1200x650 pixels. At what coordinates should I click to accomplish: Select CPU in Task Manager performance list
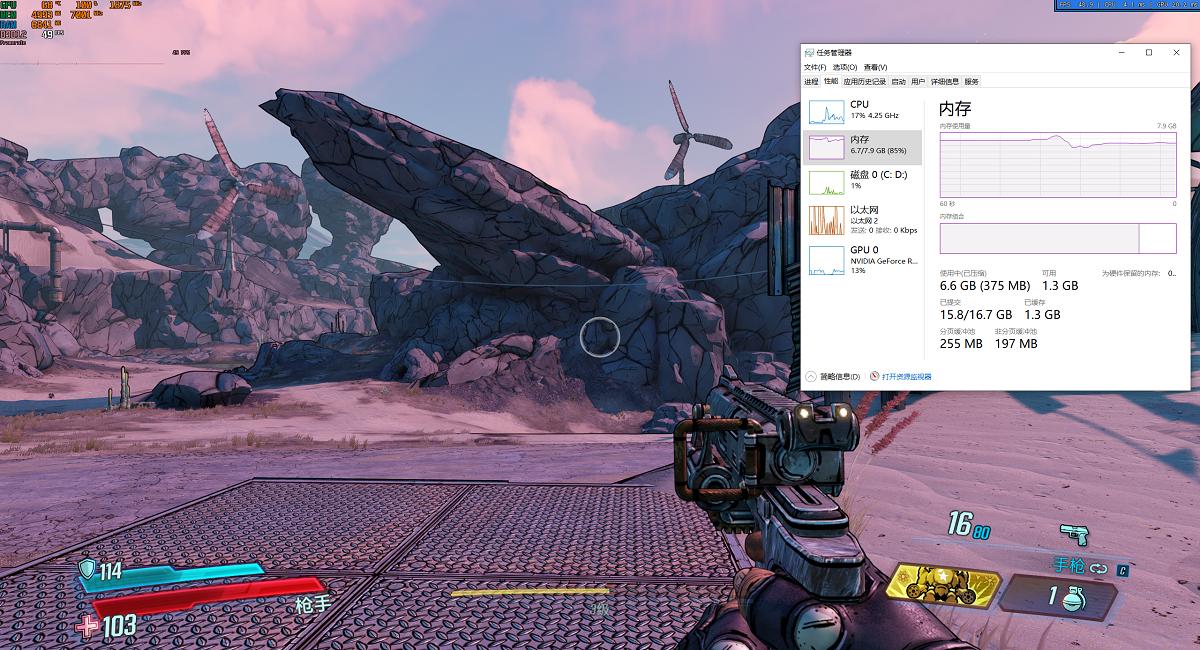(x=863, y=110)
